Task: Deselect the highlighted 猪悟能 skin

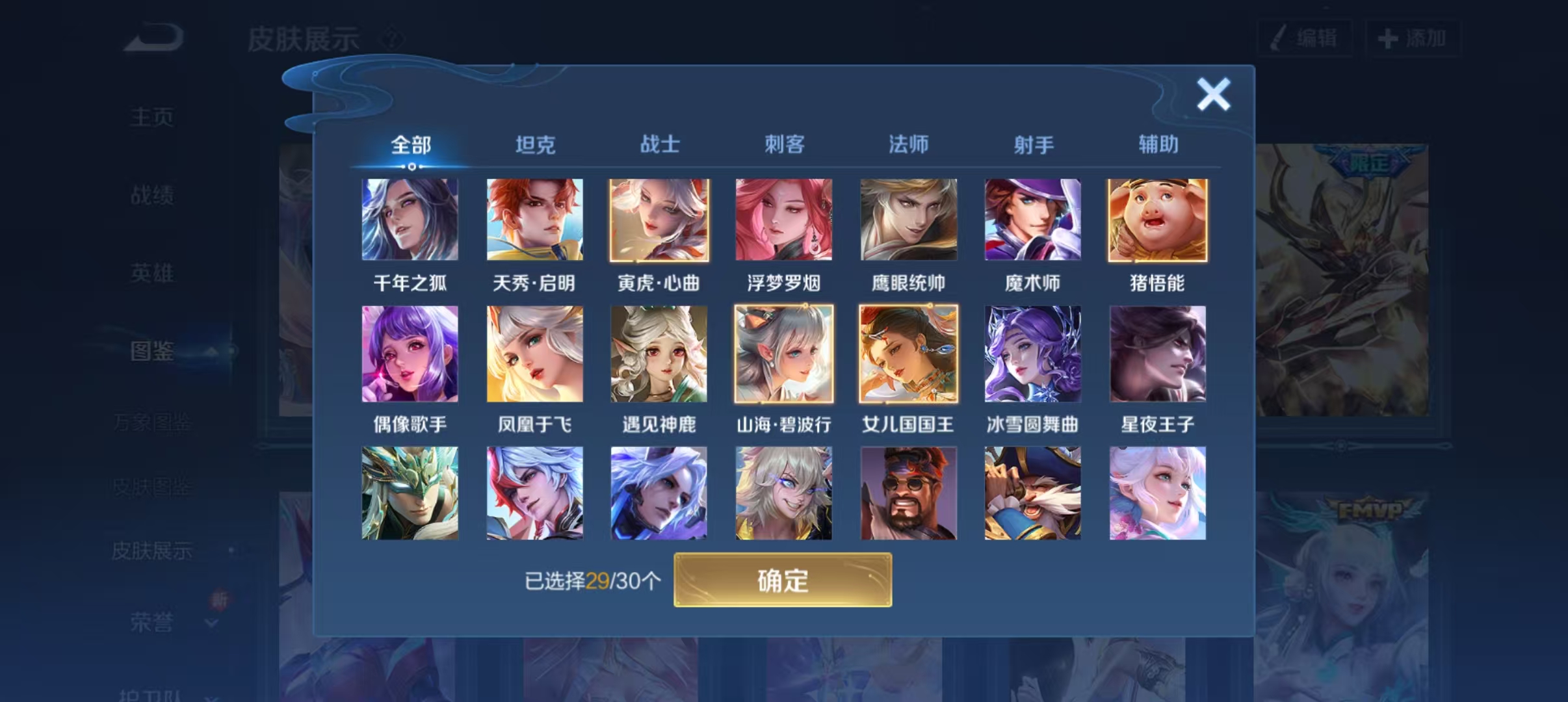Action: [1157, 221]
